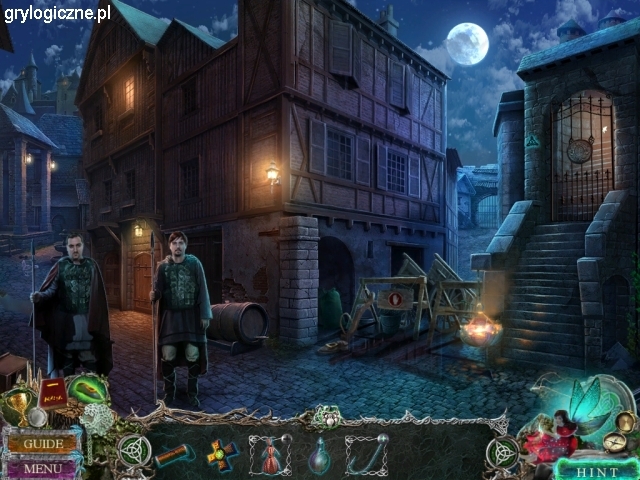The width and height of the screenshot is (640, 480).
Task: Select the jeweled cross inventory item
Action: click(220, 454)
